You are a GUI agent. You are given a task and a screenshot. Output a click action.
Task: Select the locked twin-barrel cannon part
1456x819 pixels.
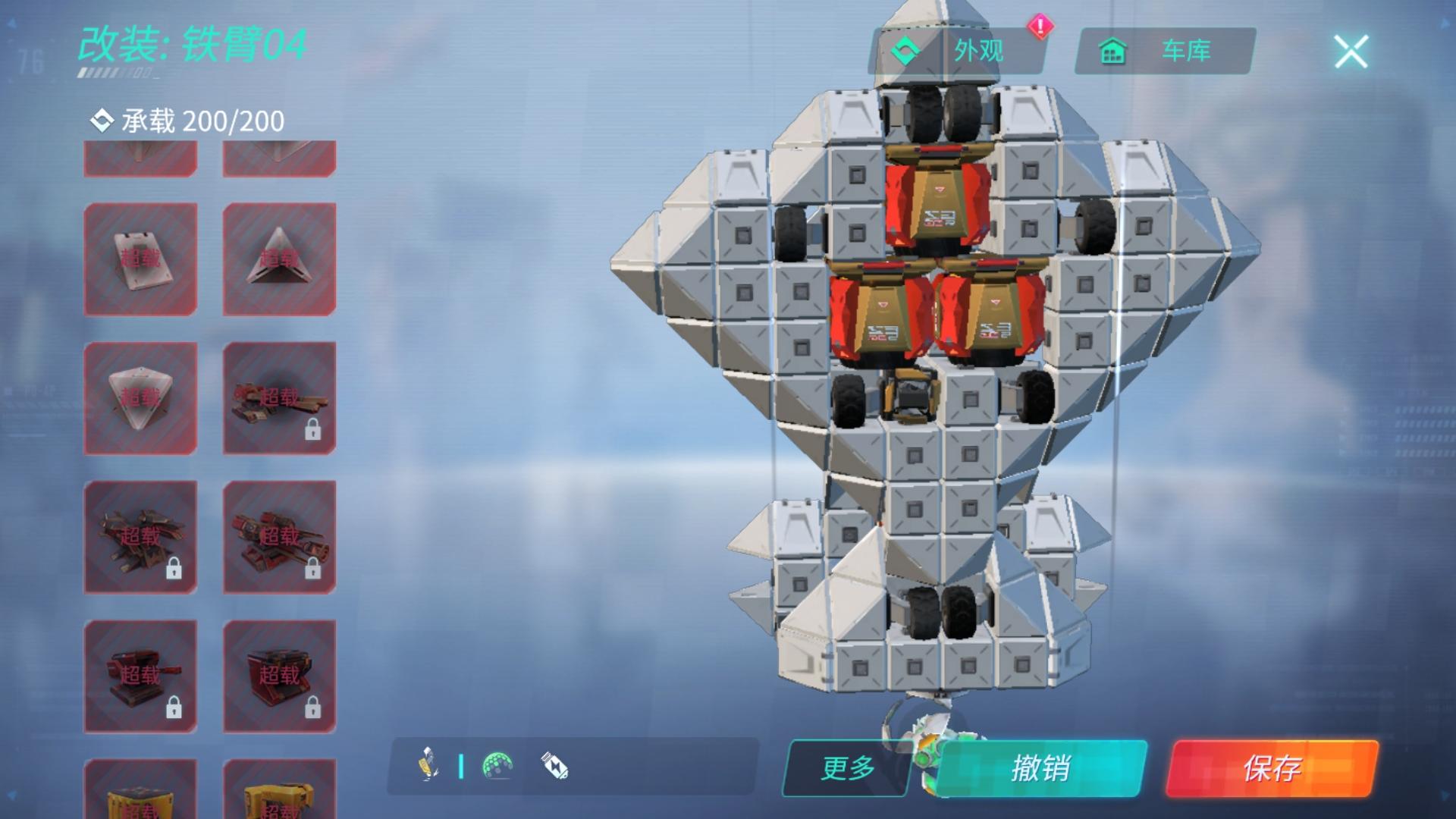click(279, 398)
